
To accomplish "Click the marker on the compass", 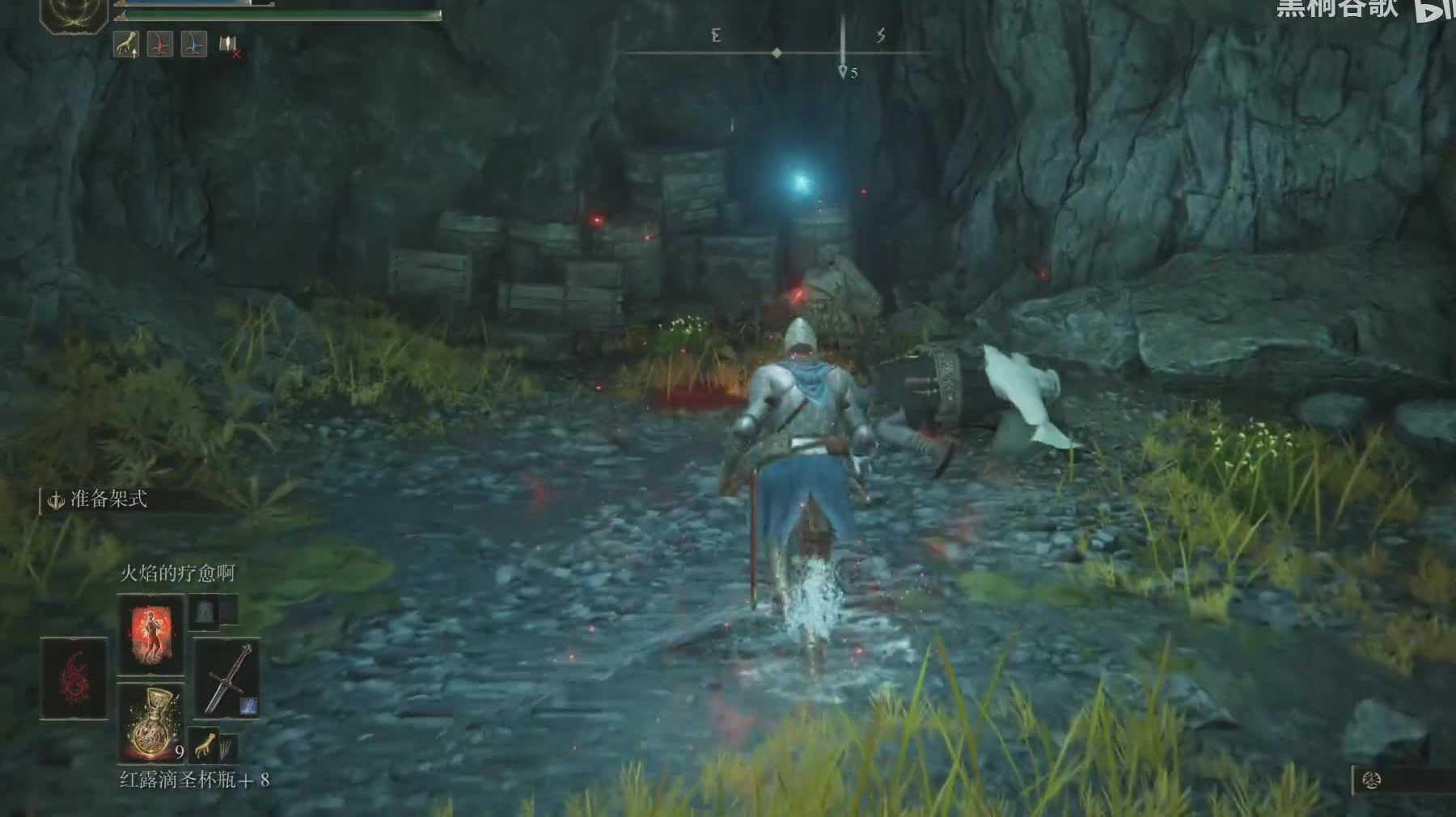I will [843, 71].
